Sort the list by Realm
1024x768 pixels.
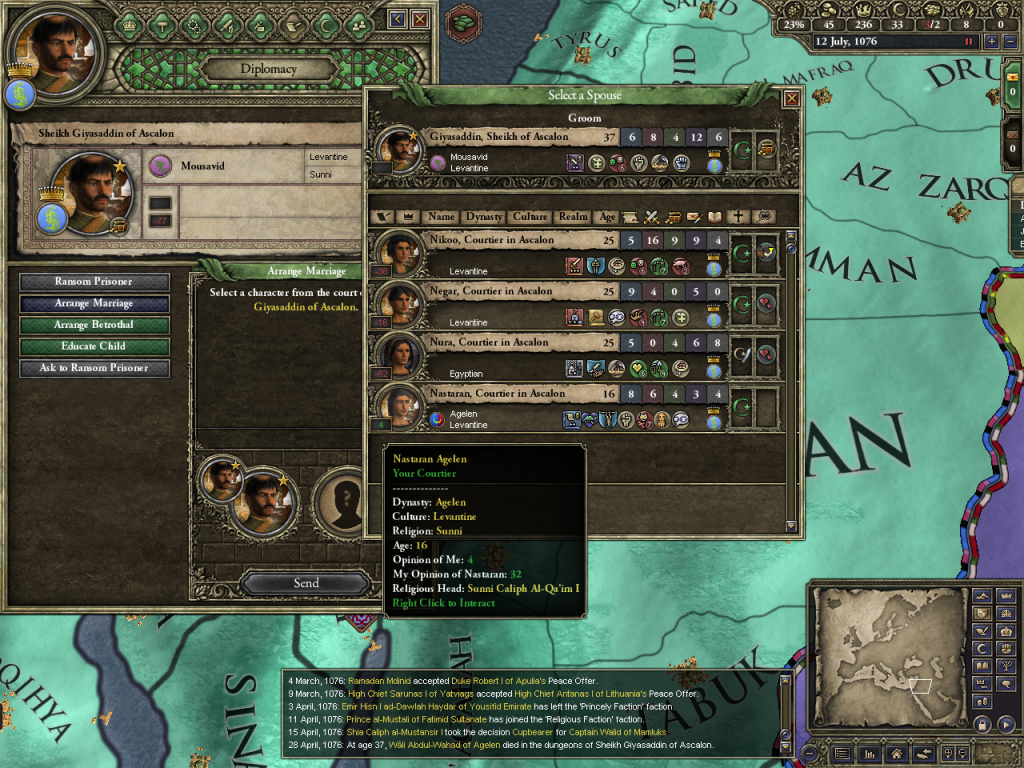coord(574,216)
